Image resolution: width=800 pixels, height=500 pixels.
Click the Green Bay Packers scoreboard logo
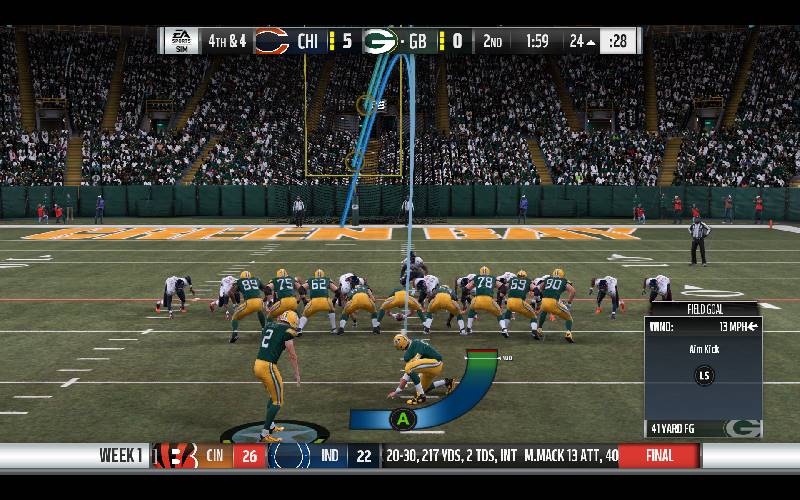point(380,41)
